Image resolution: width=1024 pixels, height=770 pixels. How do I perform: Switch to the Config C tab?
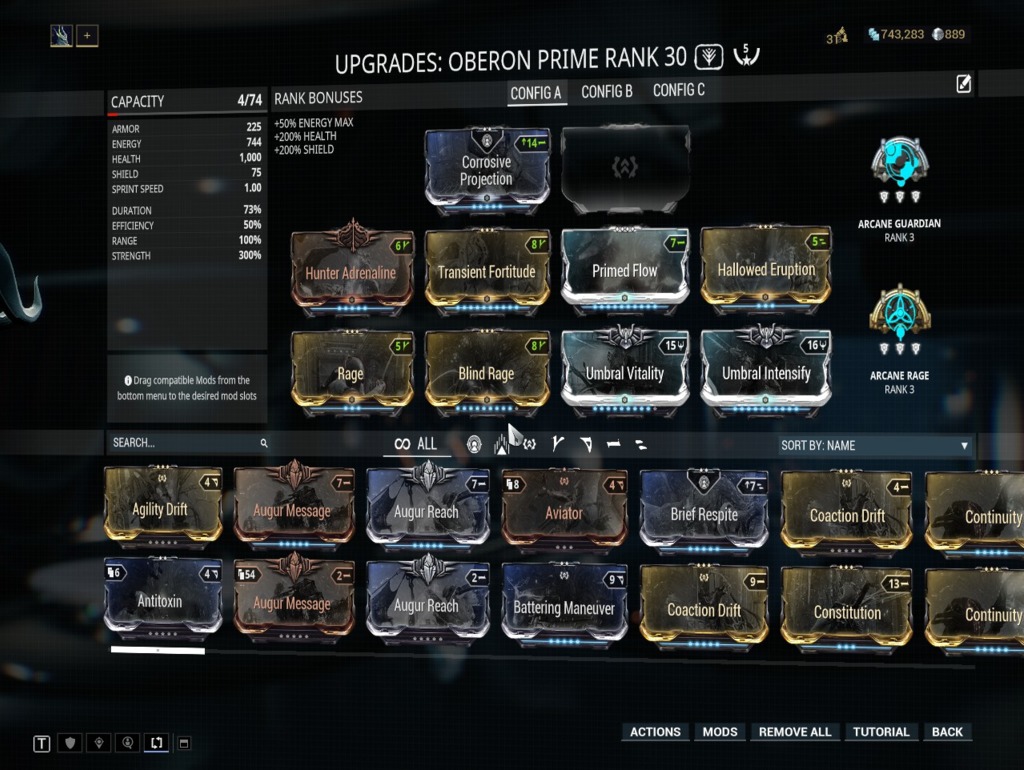(679, 91)
